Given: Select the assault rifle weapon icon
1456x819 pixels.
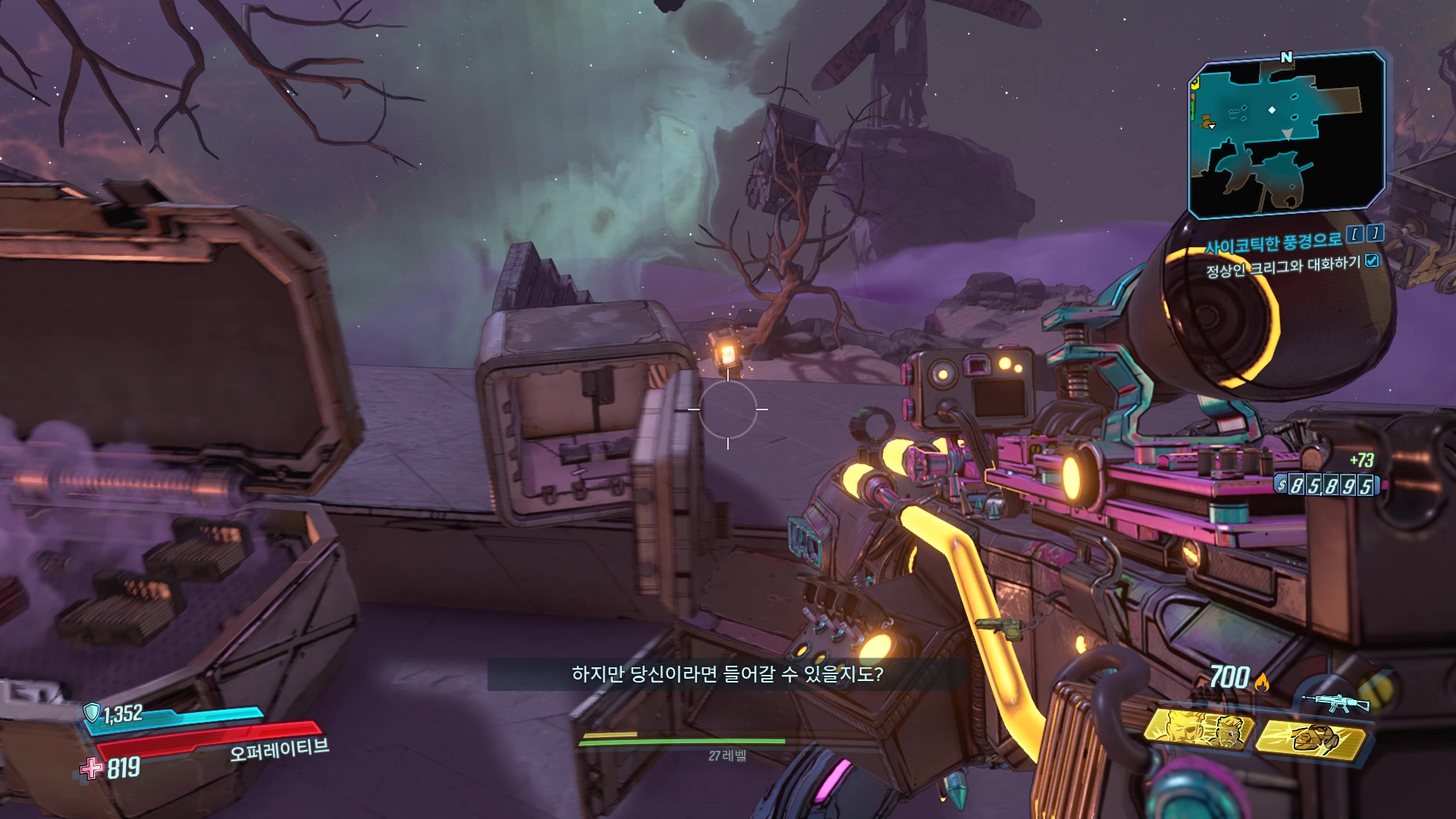Looking at the screenshot, I should (1335, 702).
